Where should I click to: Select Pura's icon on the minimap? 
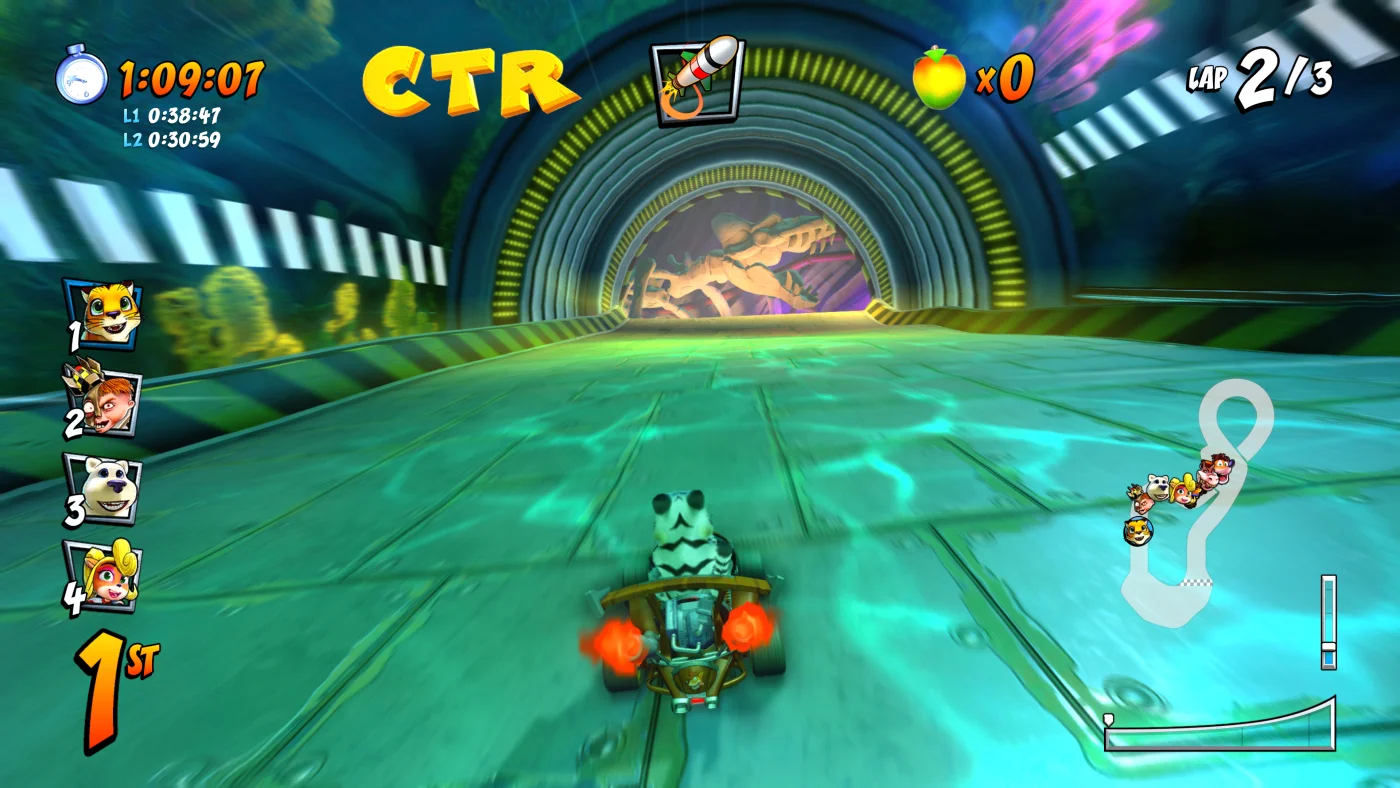point(1138,531)
